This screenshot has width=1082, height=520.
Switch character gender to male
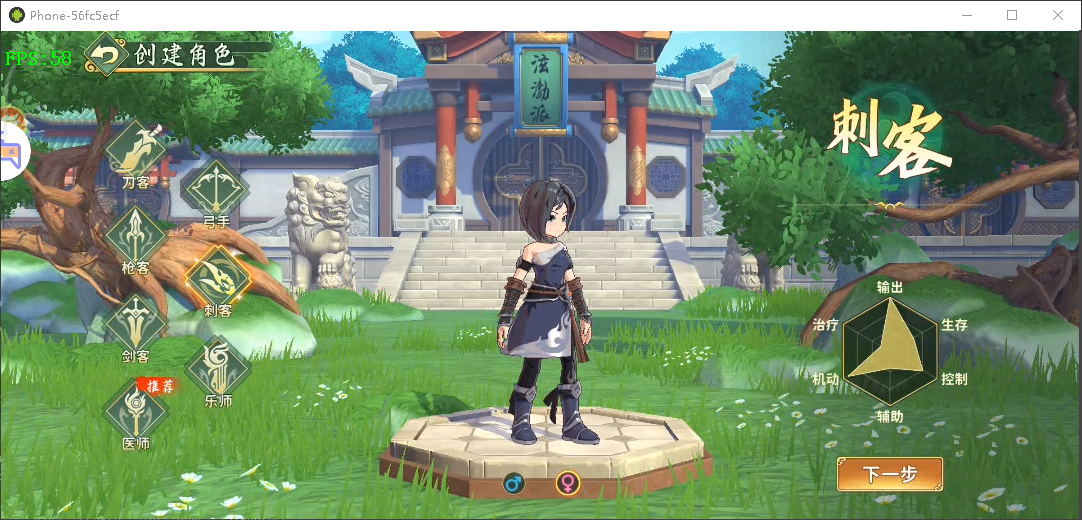point(514,484)
